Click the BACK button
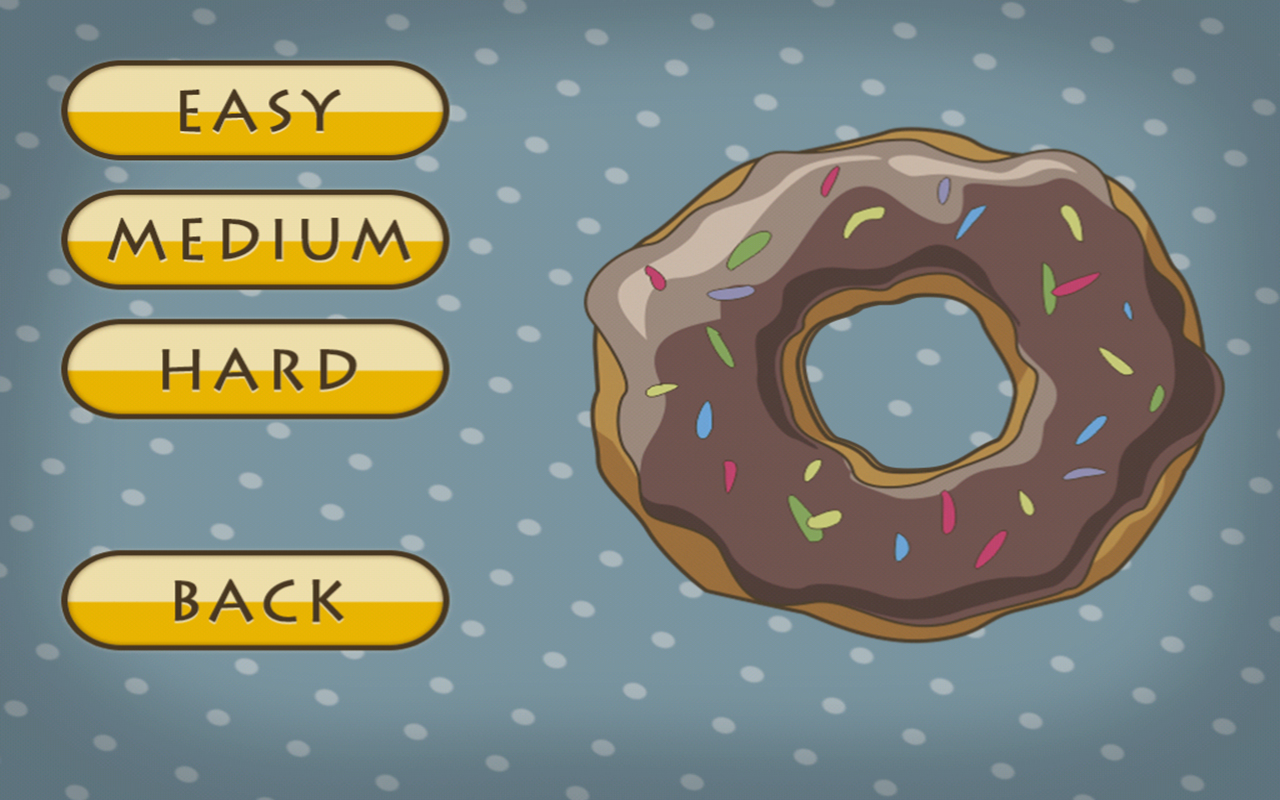The height and width of the screenshot is (800, 1280). point(255,600)
